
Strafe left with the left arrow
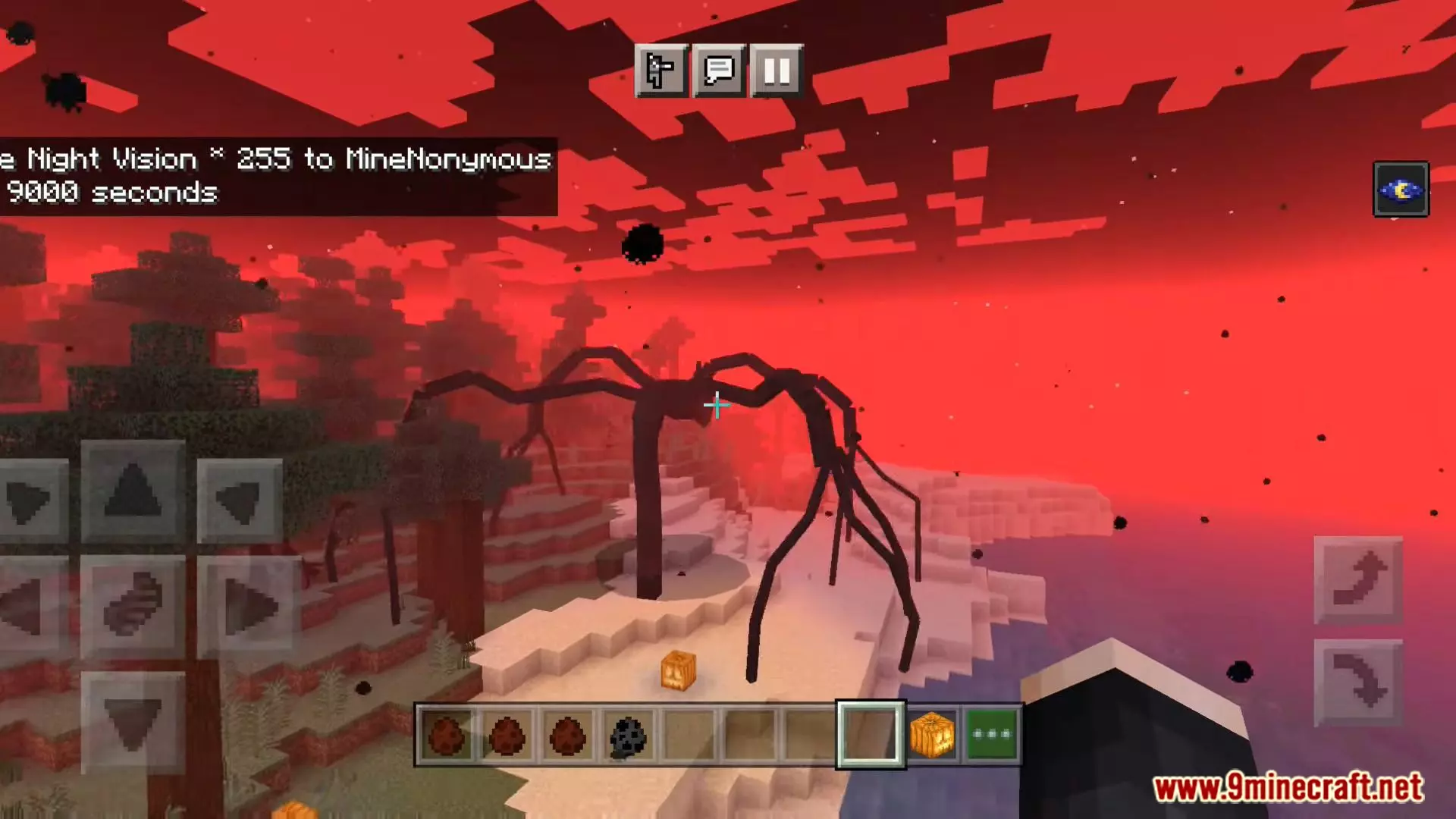click(29, 607)
